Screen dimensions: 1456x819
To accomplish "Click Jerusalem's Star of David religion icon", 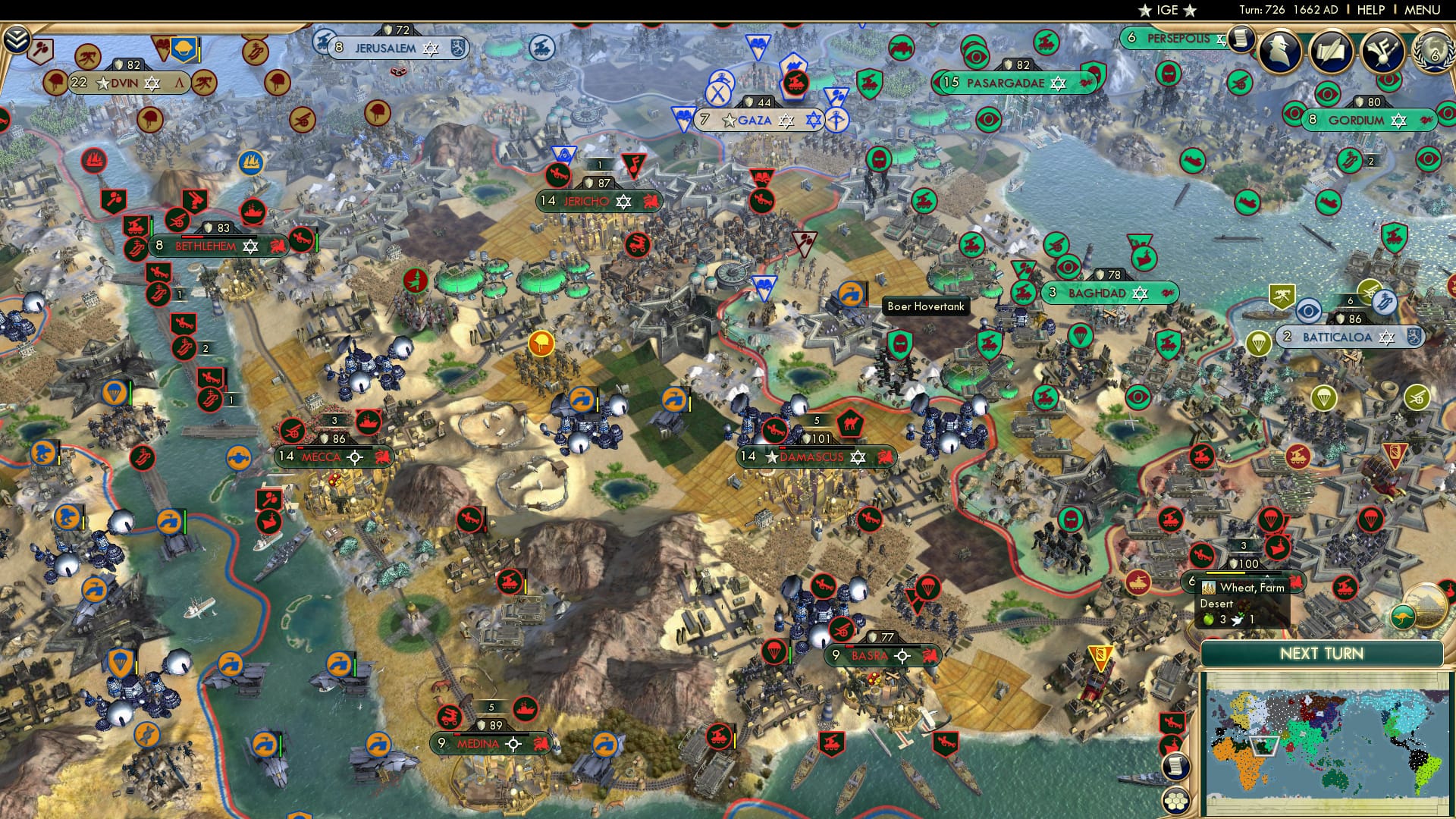I will point(431,49).
